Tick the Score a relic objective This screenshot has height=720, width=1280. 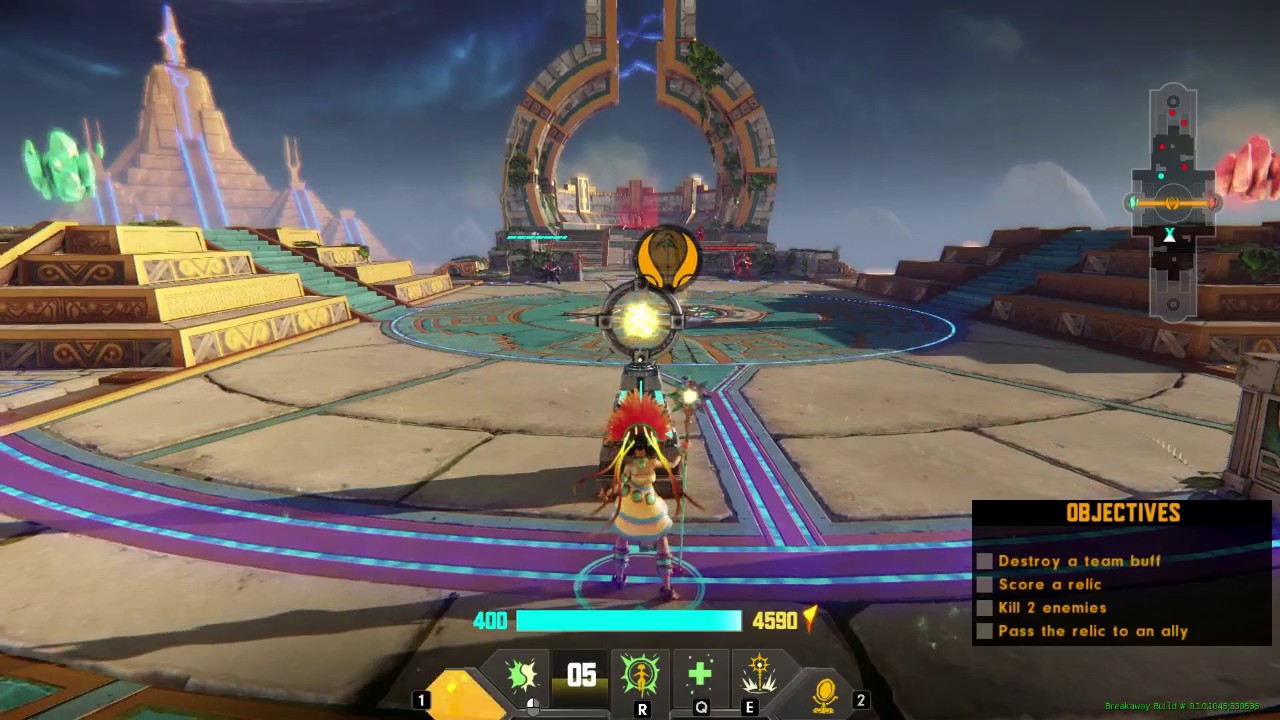[x=985, y=584]
